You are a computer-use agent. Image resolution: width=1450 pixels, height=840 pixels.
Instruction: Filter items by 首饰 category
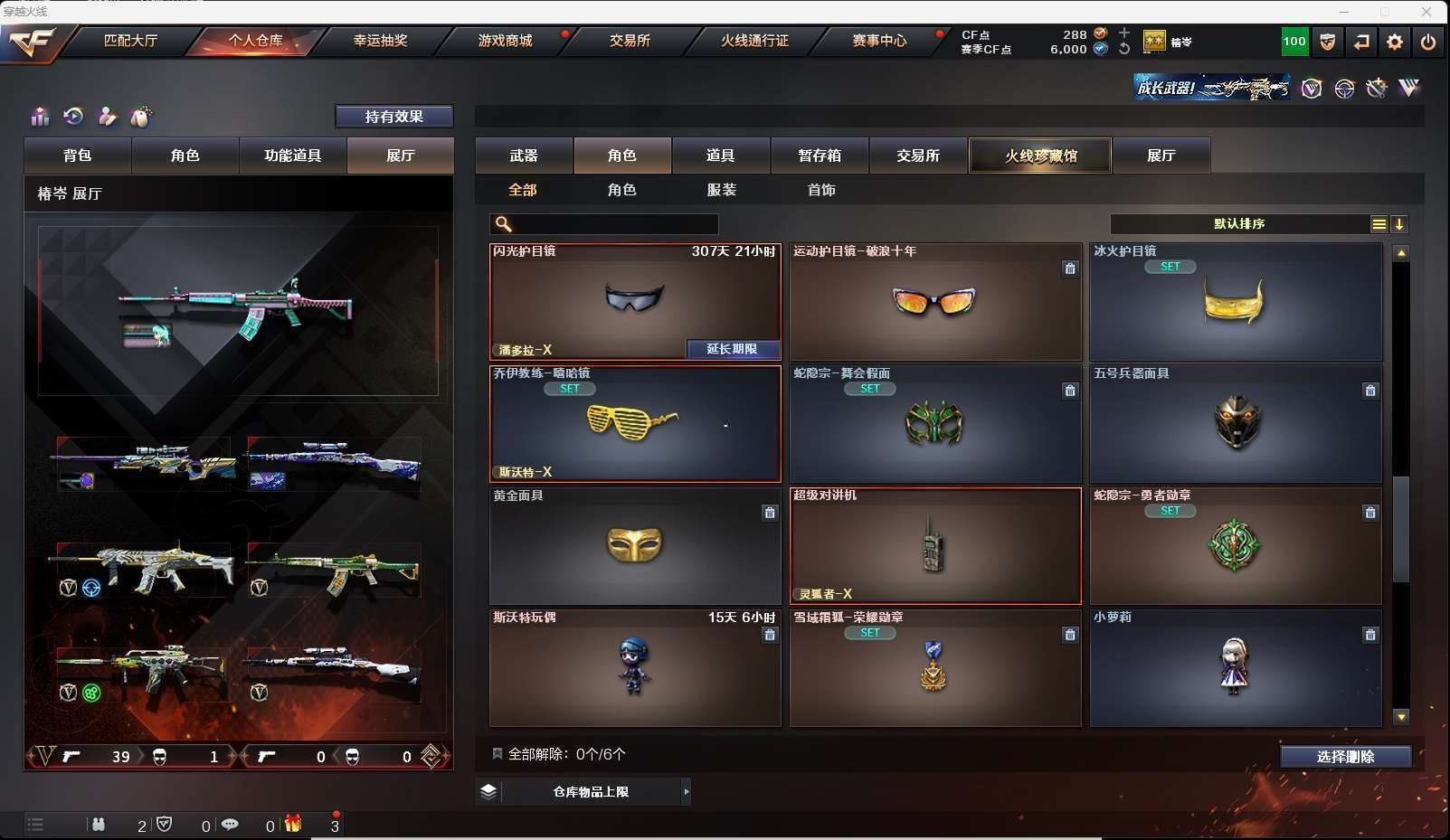click(x=820, y=190)
